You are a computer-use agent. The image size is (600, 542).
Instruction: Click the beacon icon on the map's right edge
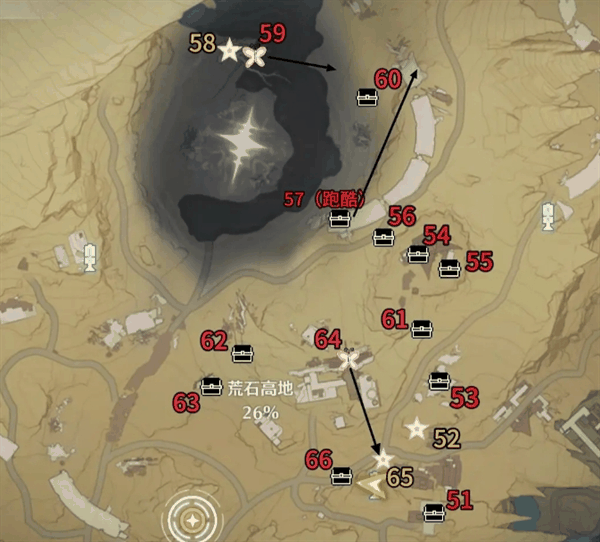[x=549, y=215]
